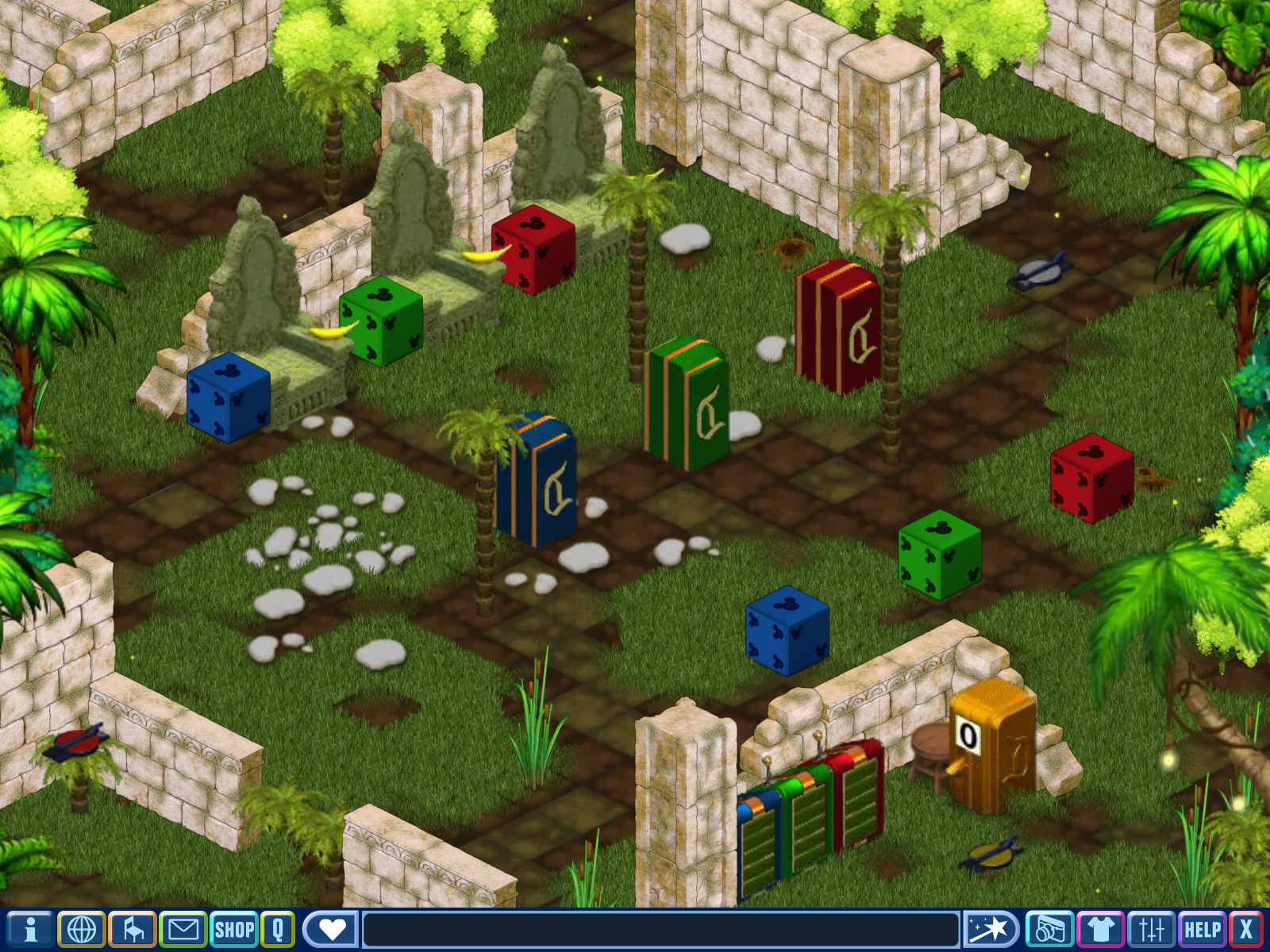Open the info panel with the 'i' button

pyautogui.click(x=30, y=929)
